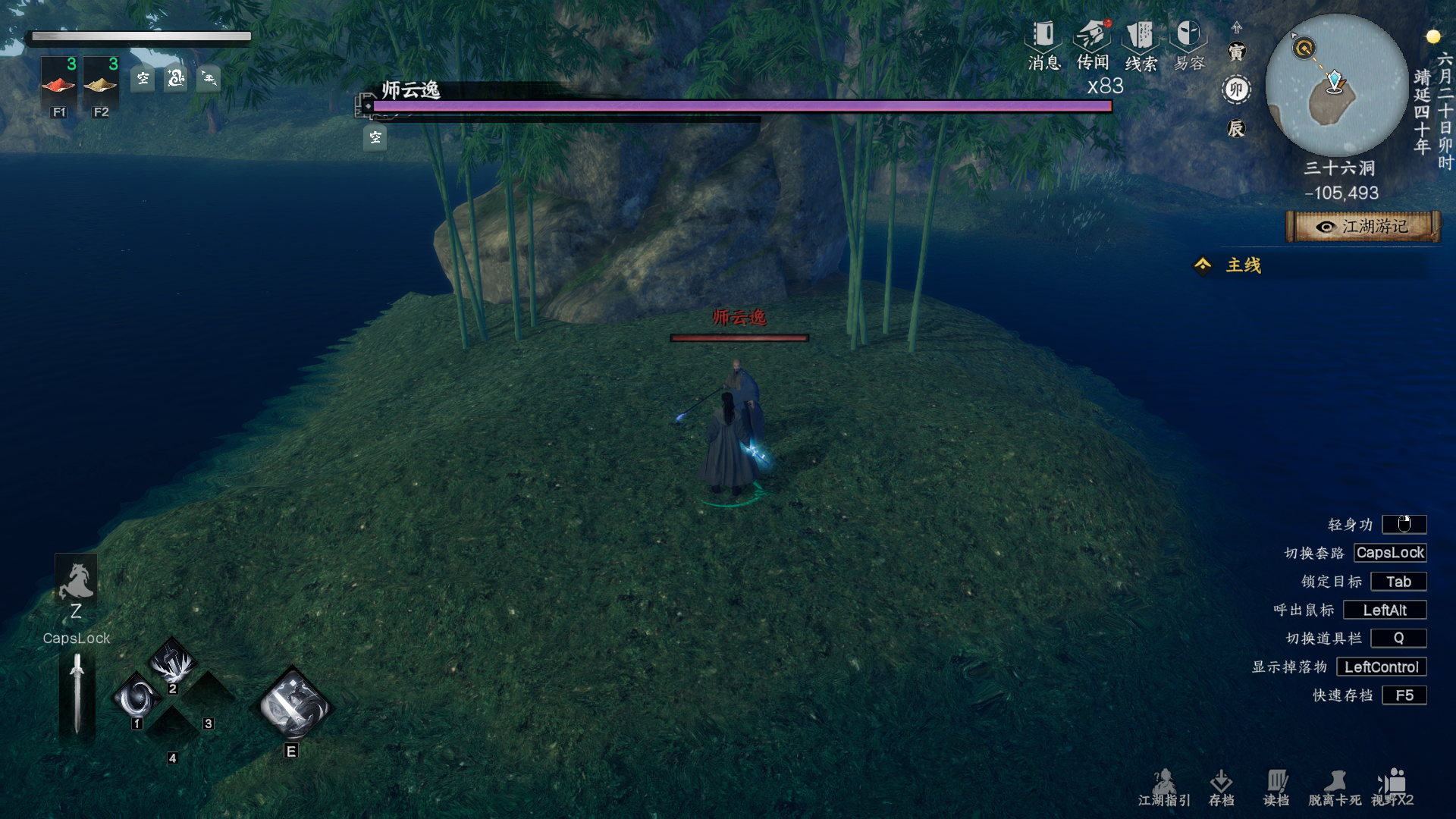This screenshot has width=1456, height=819.
Task: Load a save with 读档
Action: point(1276,787)
